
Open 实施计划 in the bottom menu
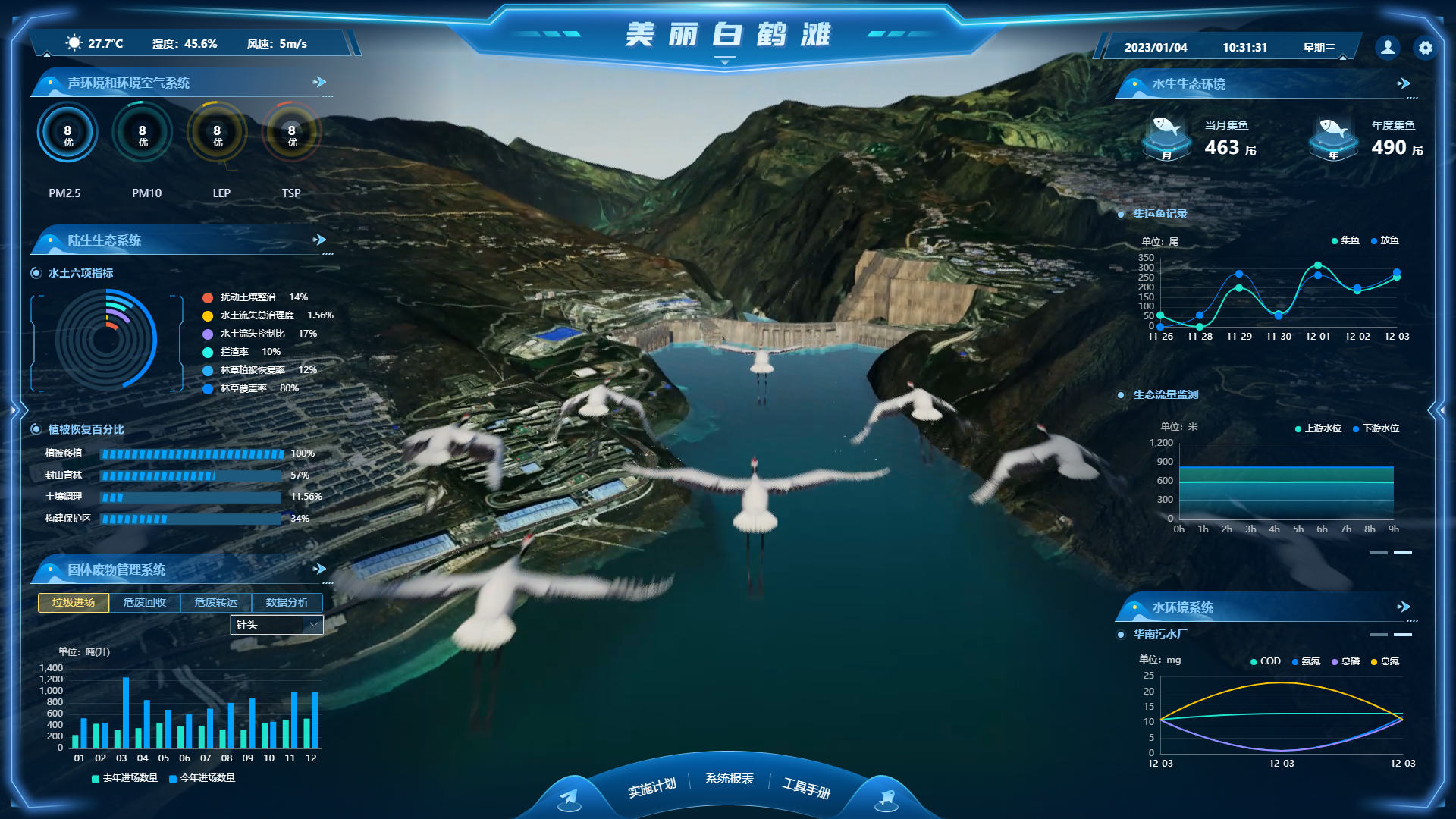pos(651,787)
